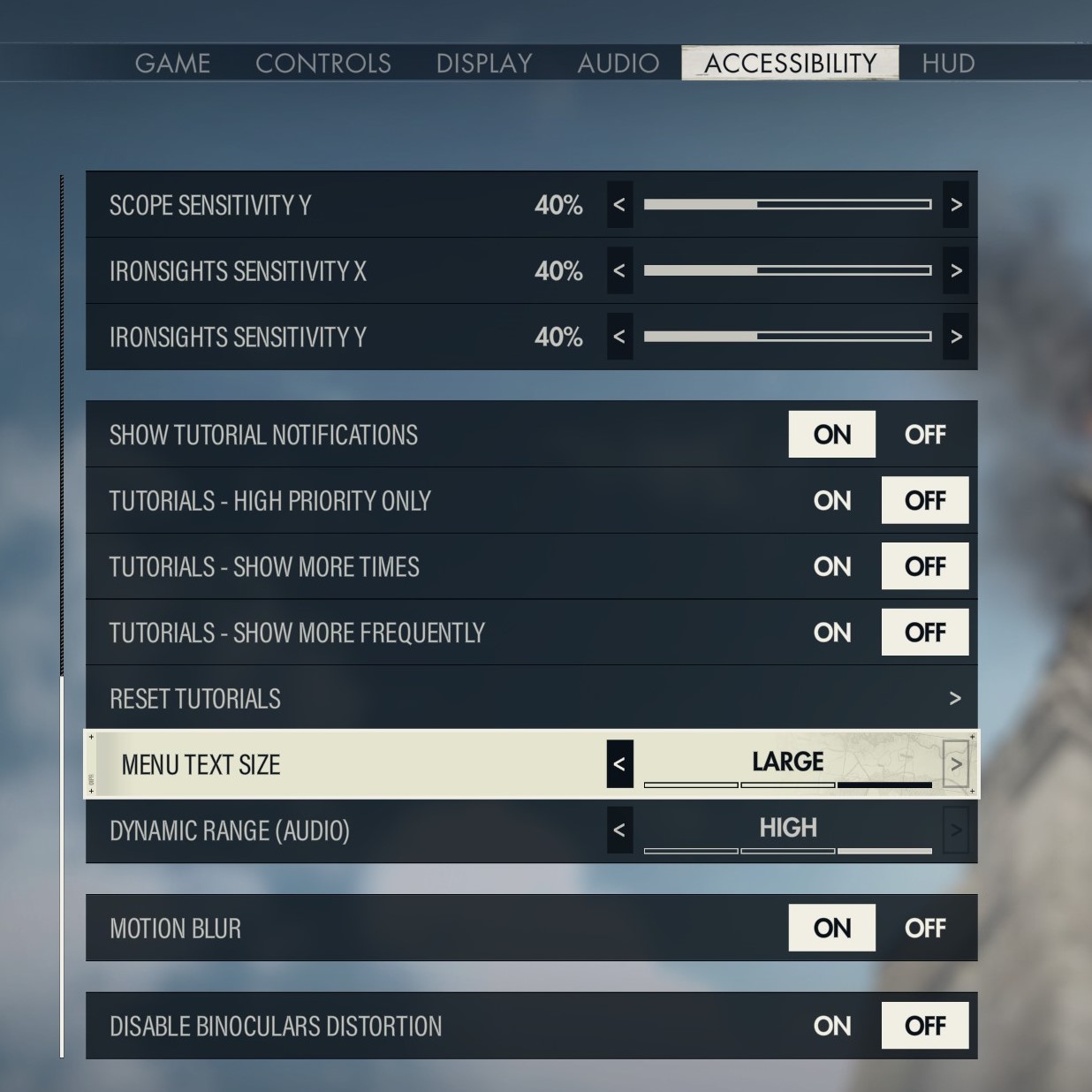This screenshot has width=1092, height=1092.
Task: Increase Ironsights Sensitivity X with right arrow
Action: tap(956, 271)
